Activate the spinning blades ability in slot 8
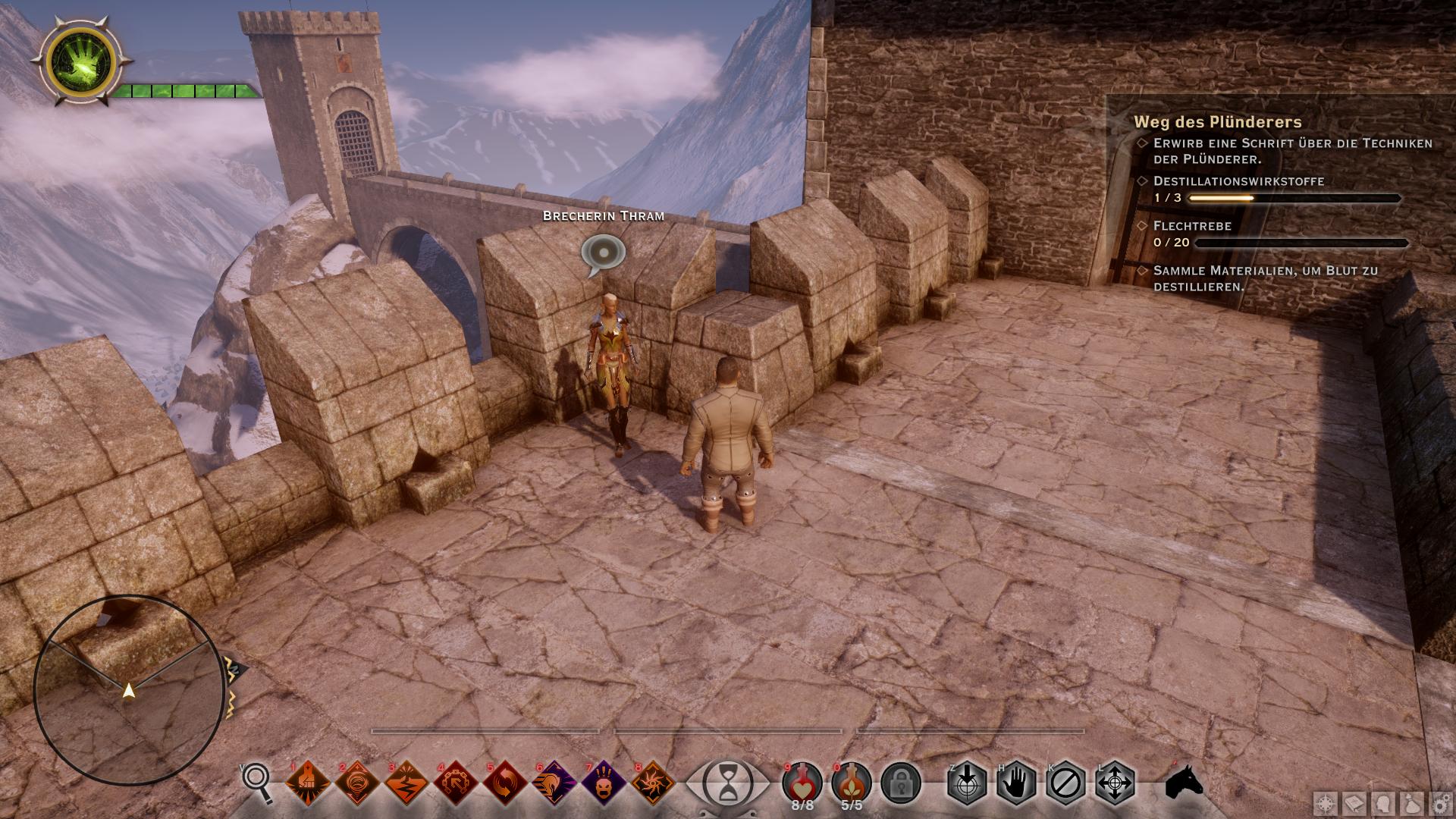Image resolution: width=1456 pixels, height=819 pixels. click(x=653, y=783)
